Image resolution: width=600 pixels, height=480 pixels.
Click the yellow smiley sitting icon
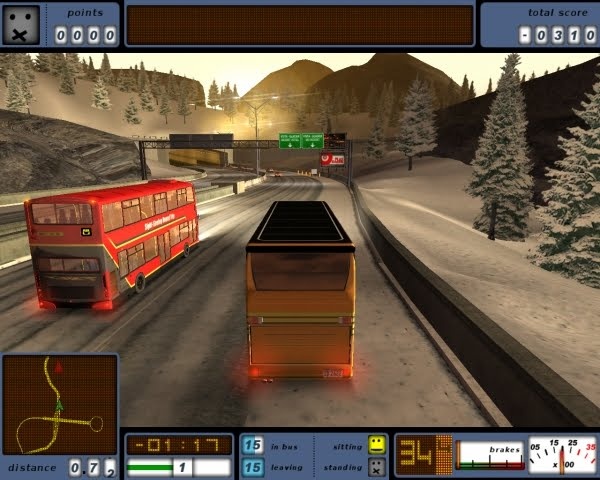tap(376, 443)
